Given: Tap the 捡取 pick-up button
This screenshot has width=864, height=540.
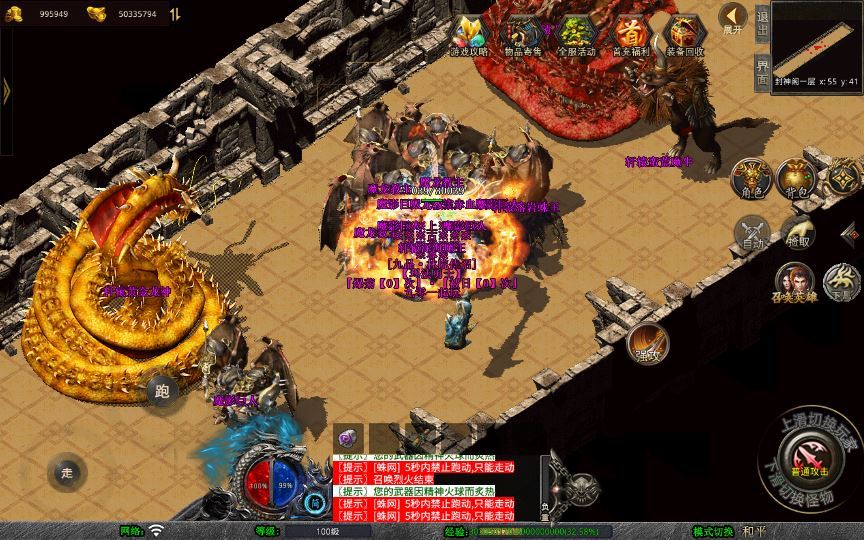Looking at the screenshot, I should pyautogui.click(x=798, y=233).
